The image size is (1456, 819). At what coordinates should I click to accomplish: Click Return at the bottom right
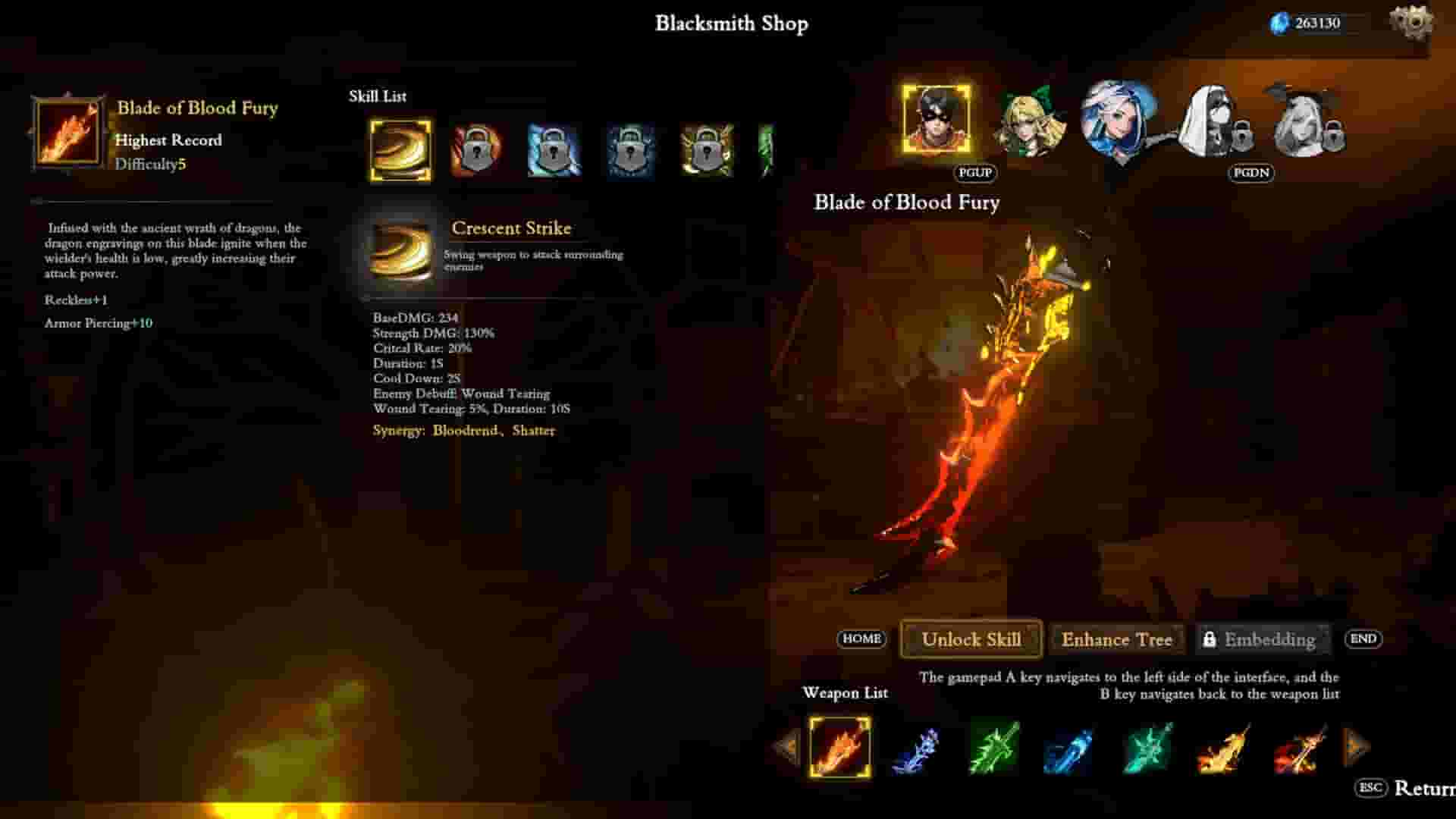[1426, 789]
